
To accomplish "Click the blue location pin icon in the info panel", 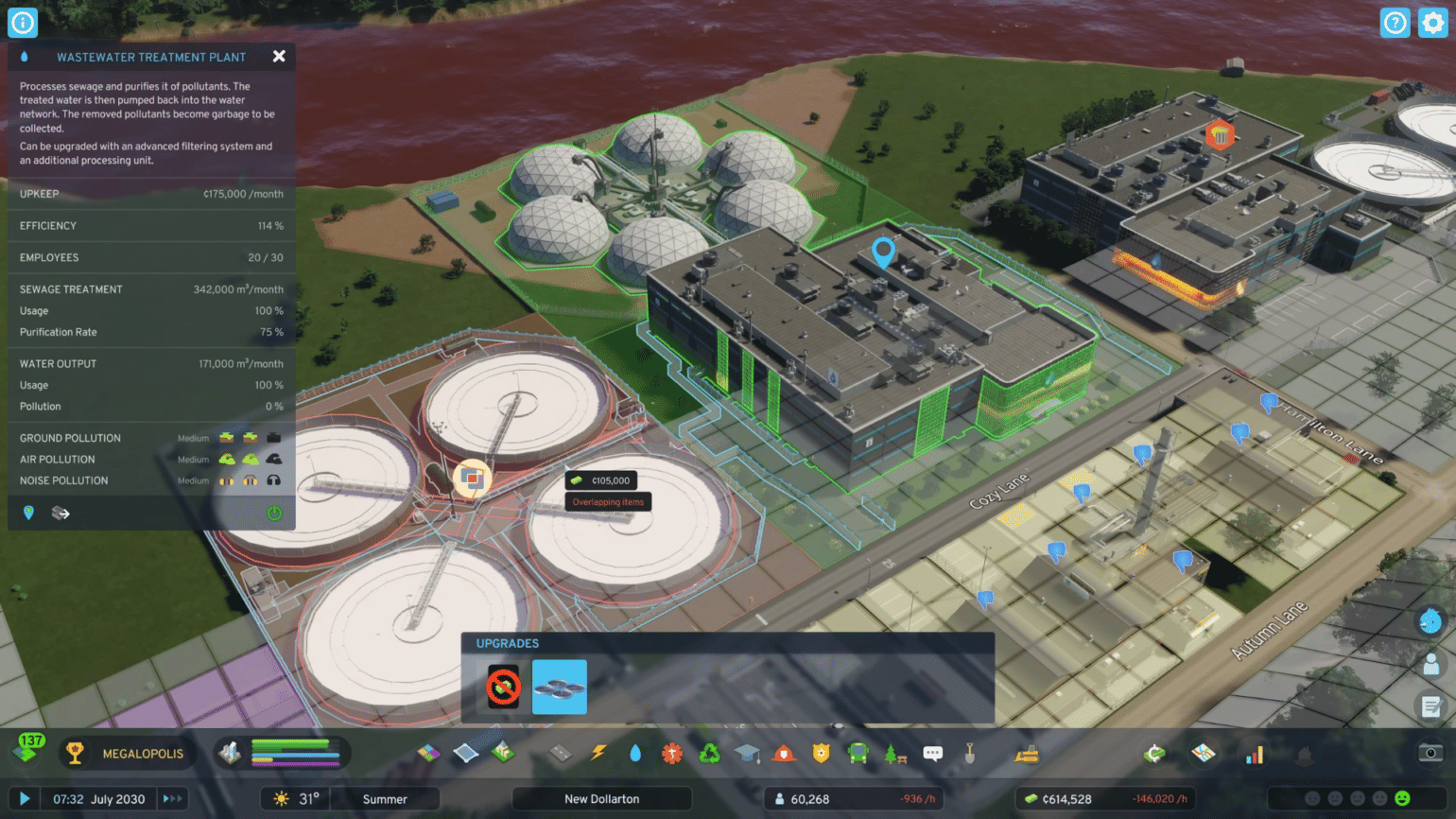I will click(28, 513).
